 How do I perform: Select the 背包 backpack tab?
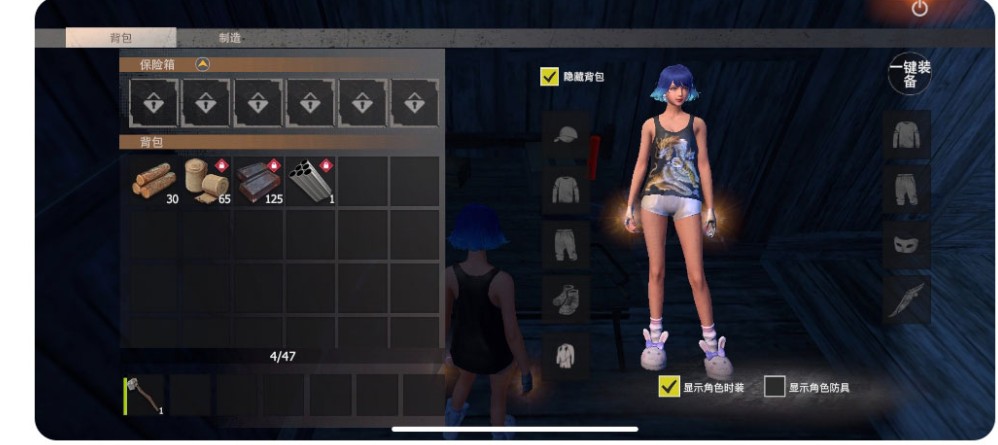121,38
